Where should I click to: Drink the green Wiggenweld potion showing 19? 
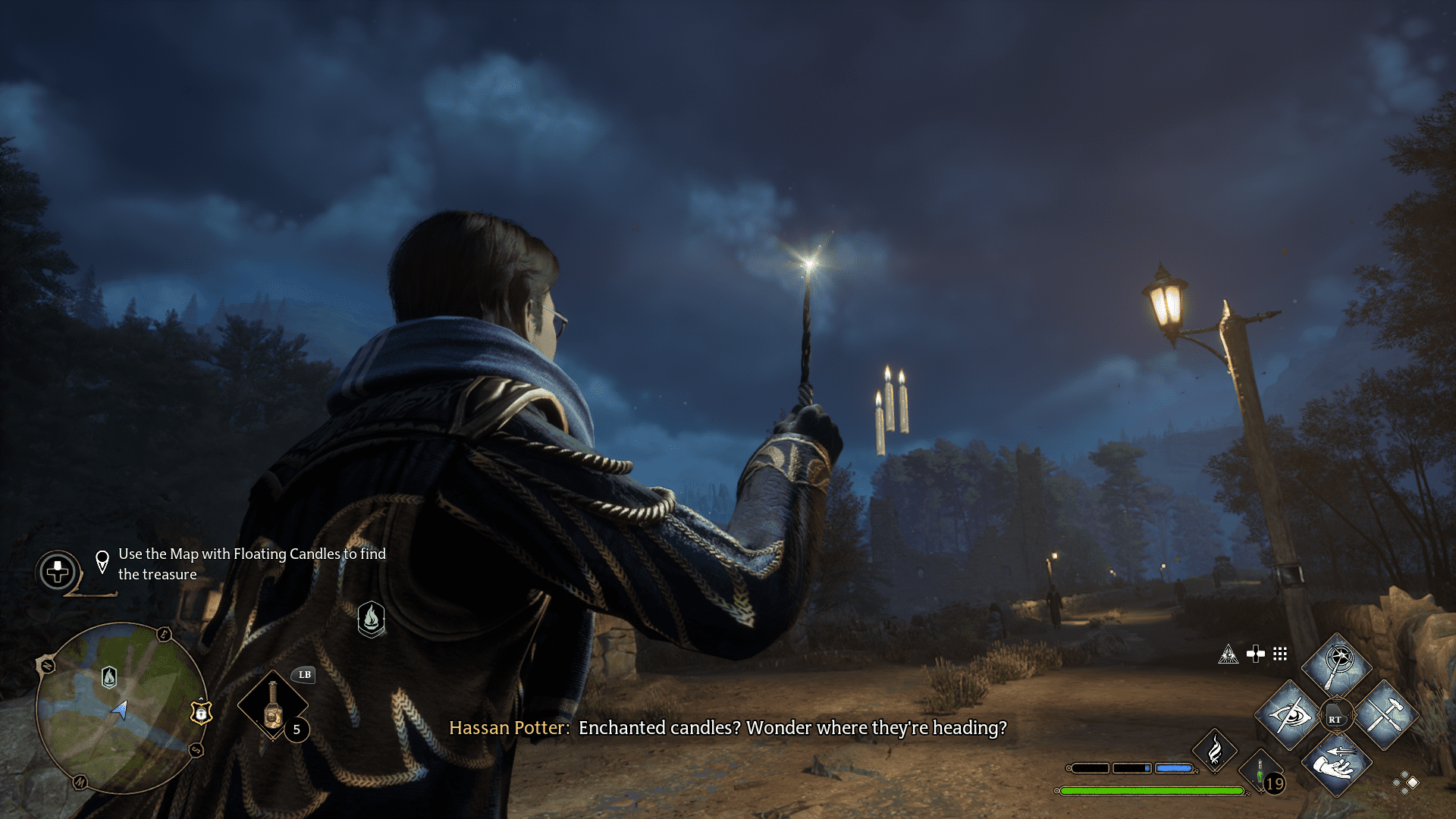1262,775
